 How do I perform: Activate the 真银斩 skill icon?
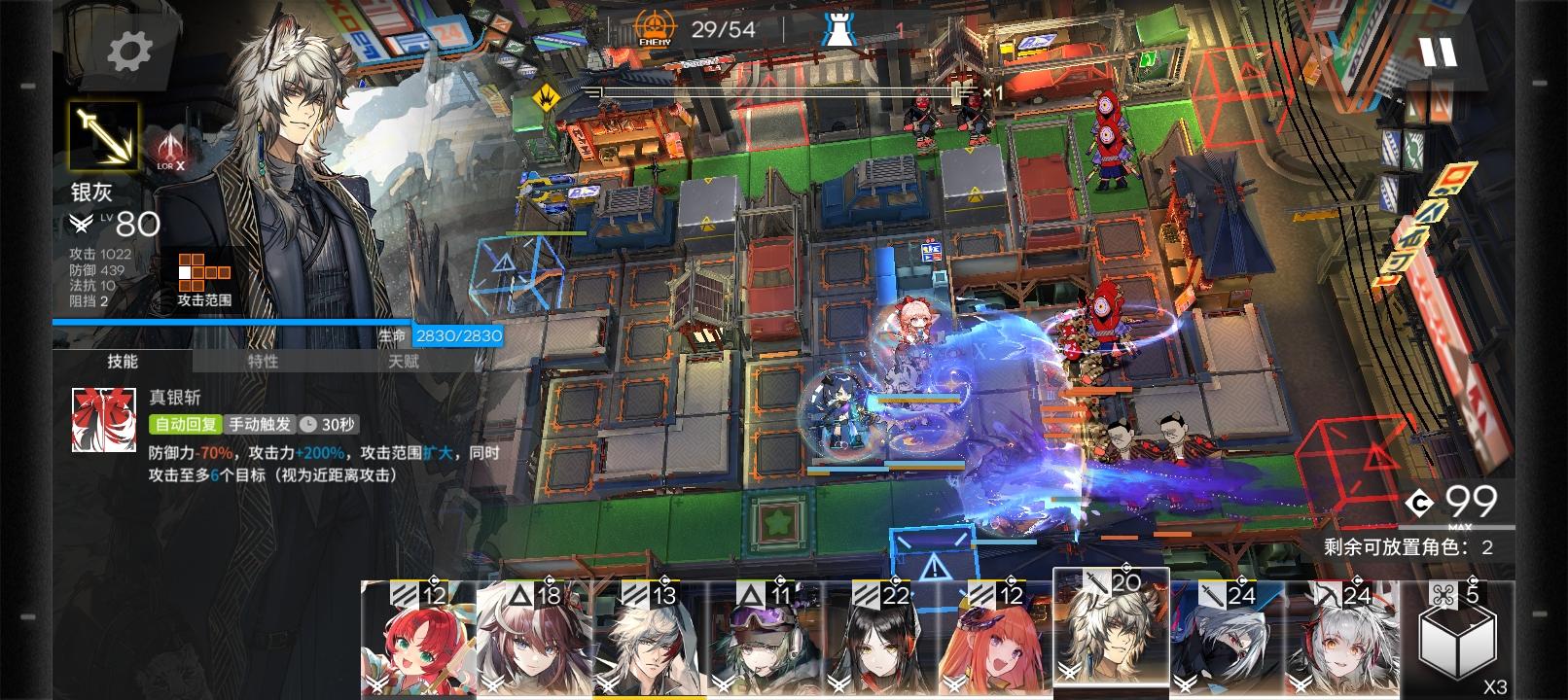click(102, 420)
